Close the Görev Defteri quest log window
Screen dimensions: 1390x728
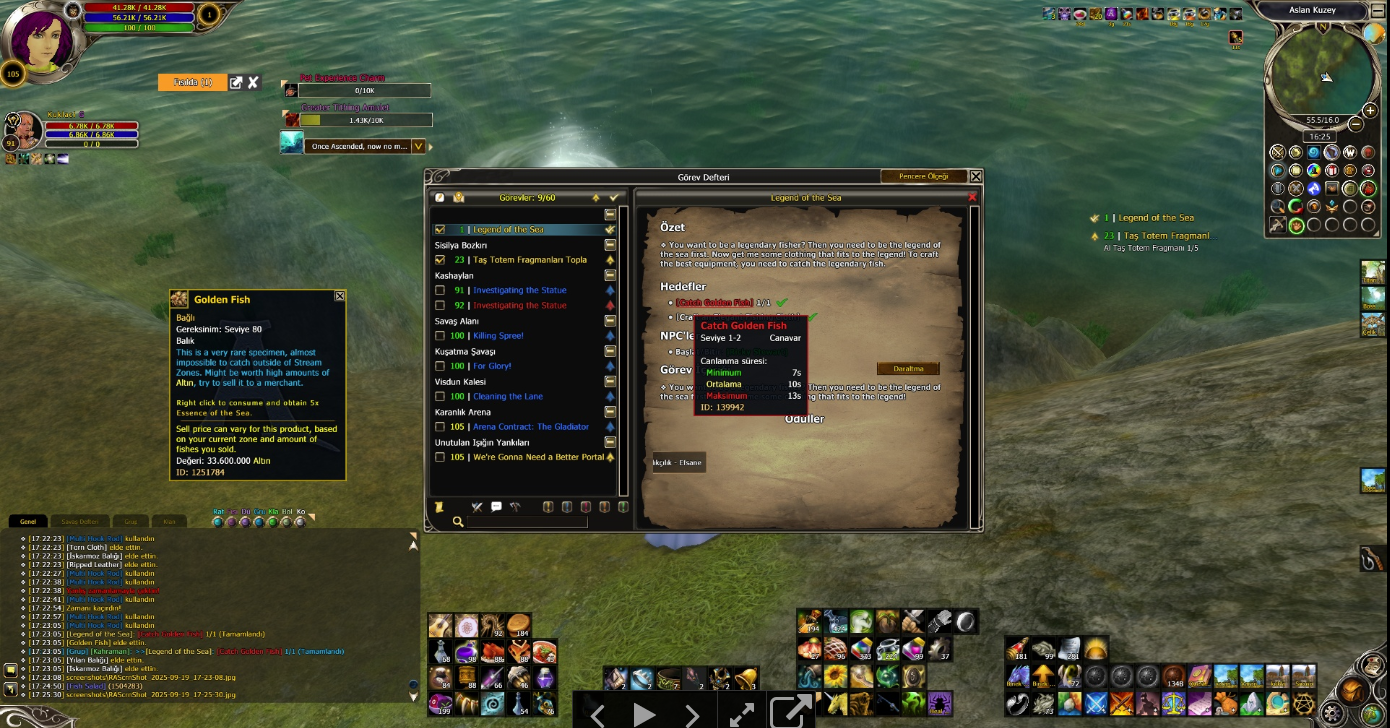tap(976, 177)
